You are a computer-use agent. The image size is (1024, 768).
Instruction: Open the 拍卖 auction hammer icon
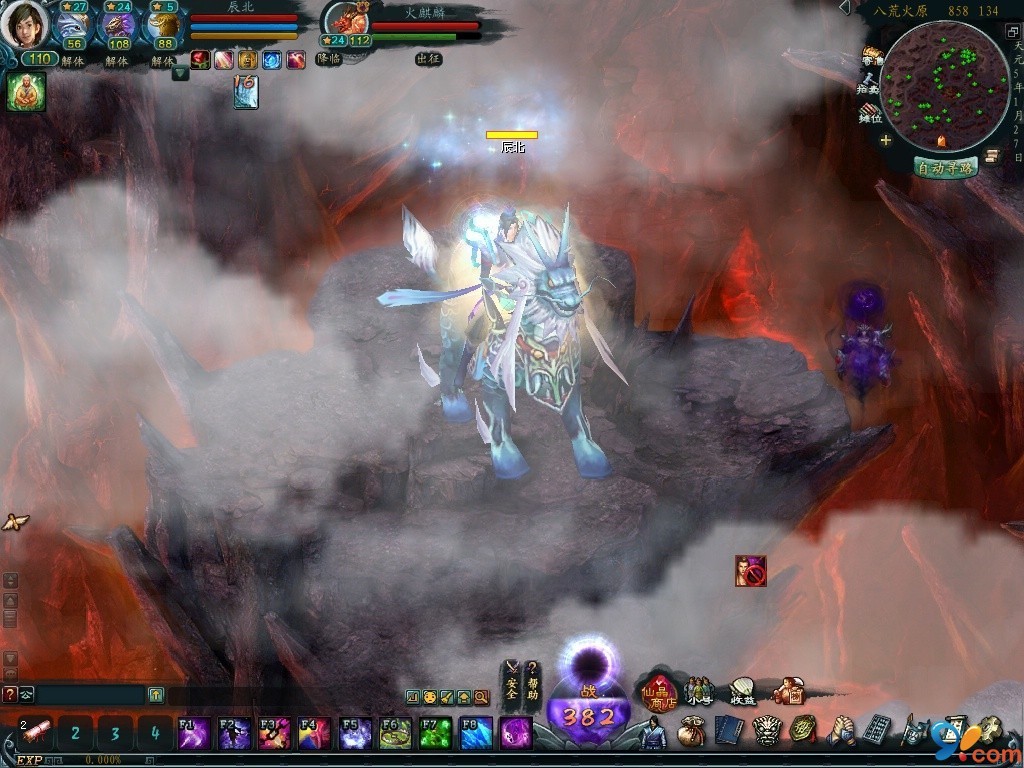pyautogui.click(x=870, y=84)
